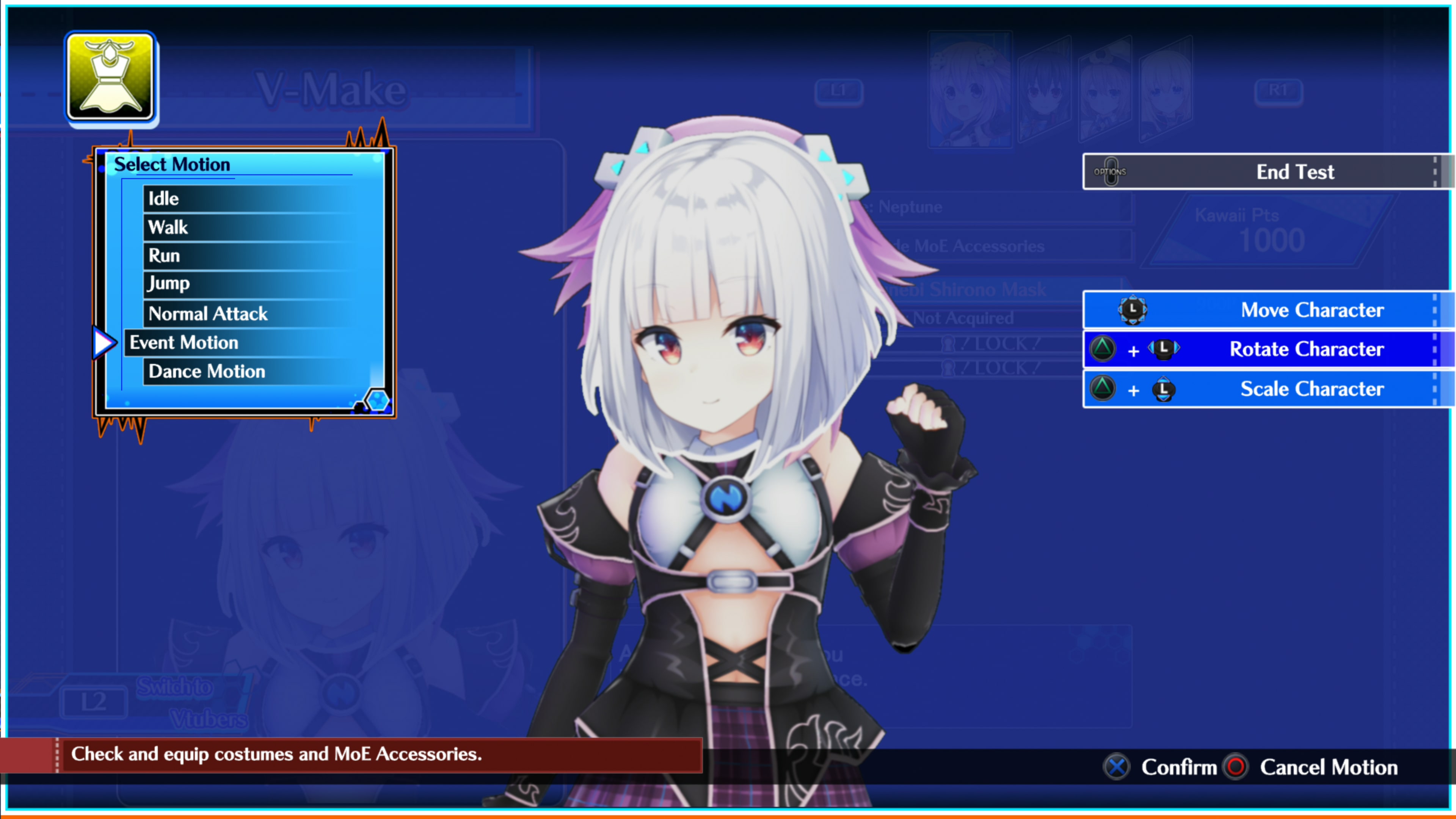Click the triangle button icon beside Rotate Character
The height and width of the screenshot is (819, 1456).
1103,349
